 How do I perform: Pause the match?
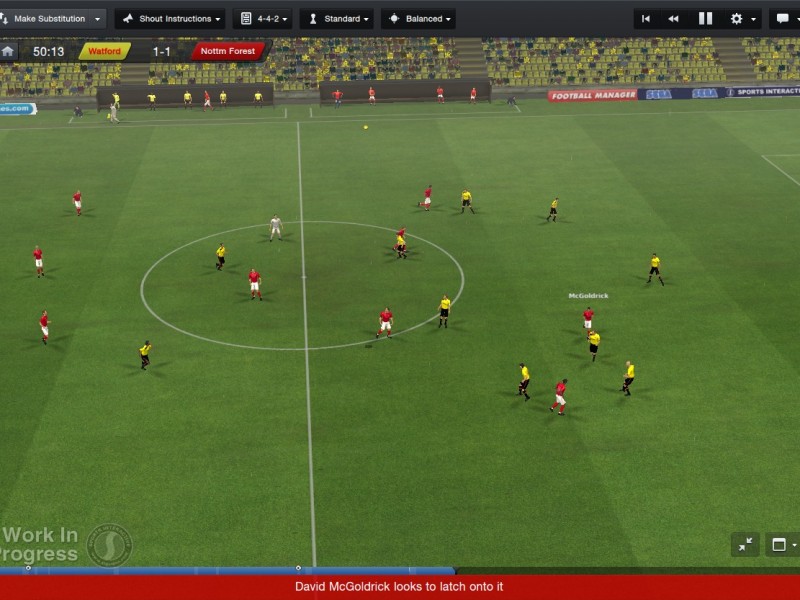click(x=705, y=19)
